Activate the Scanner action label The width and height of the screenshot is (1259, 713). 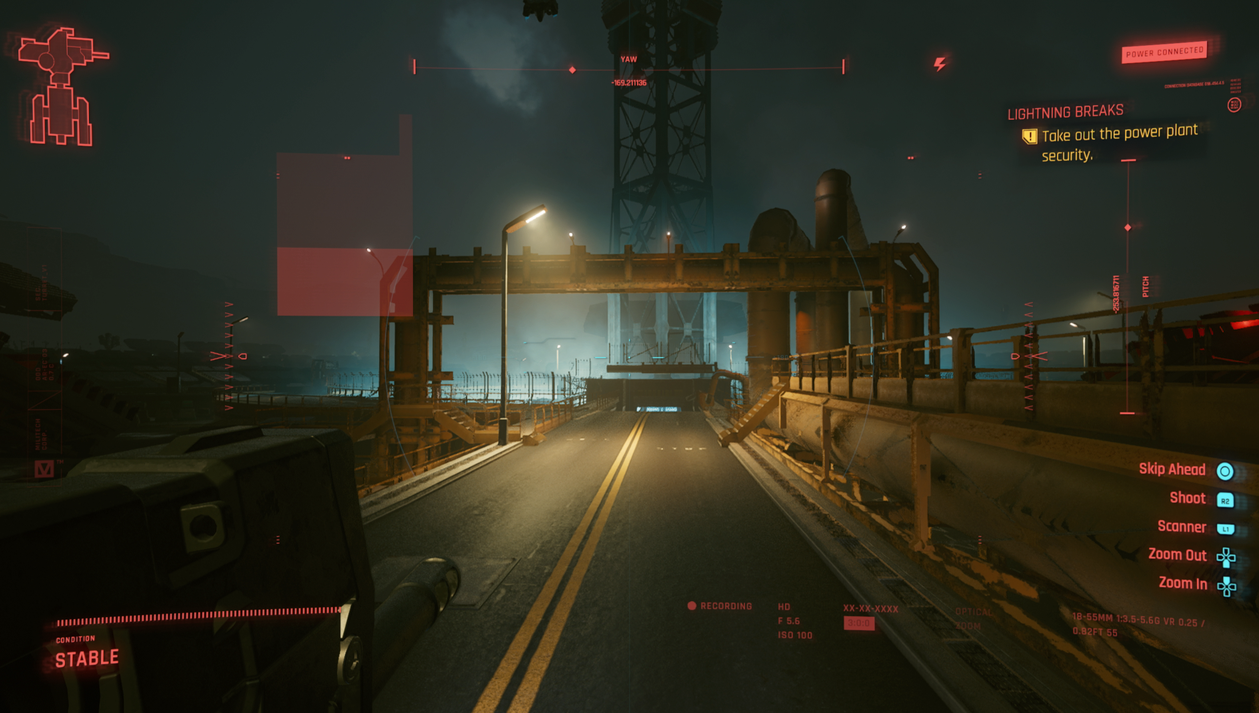tap(1181, 527)
